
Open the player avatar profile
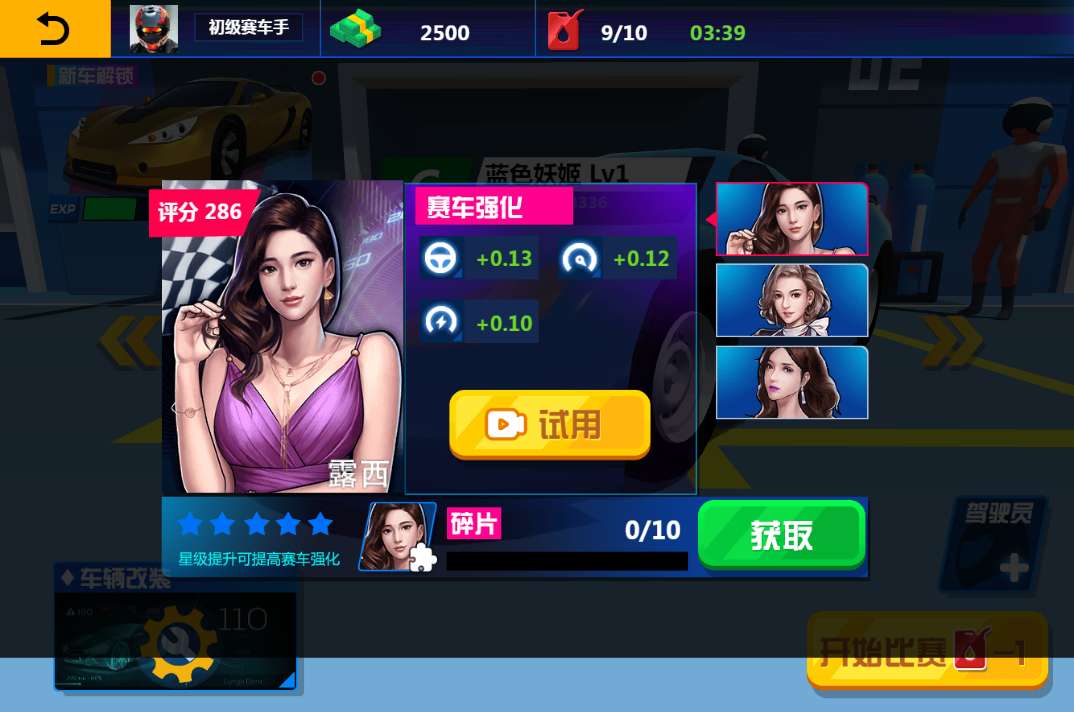pyautogui.click(x=154, y=30)
